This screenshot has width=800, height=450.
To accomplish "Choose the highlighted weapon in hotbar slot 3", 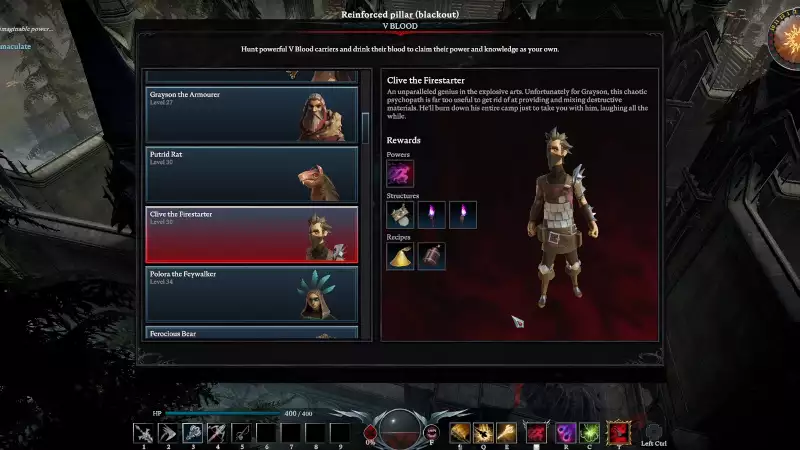I will (x=193, y=432).
